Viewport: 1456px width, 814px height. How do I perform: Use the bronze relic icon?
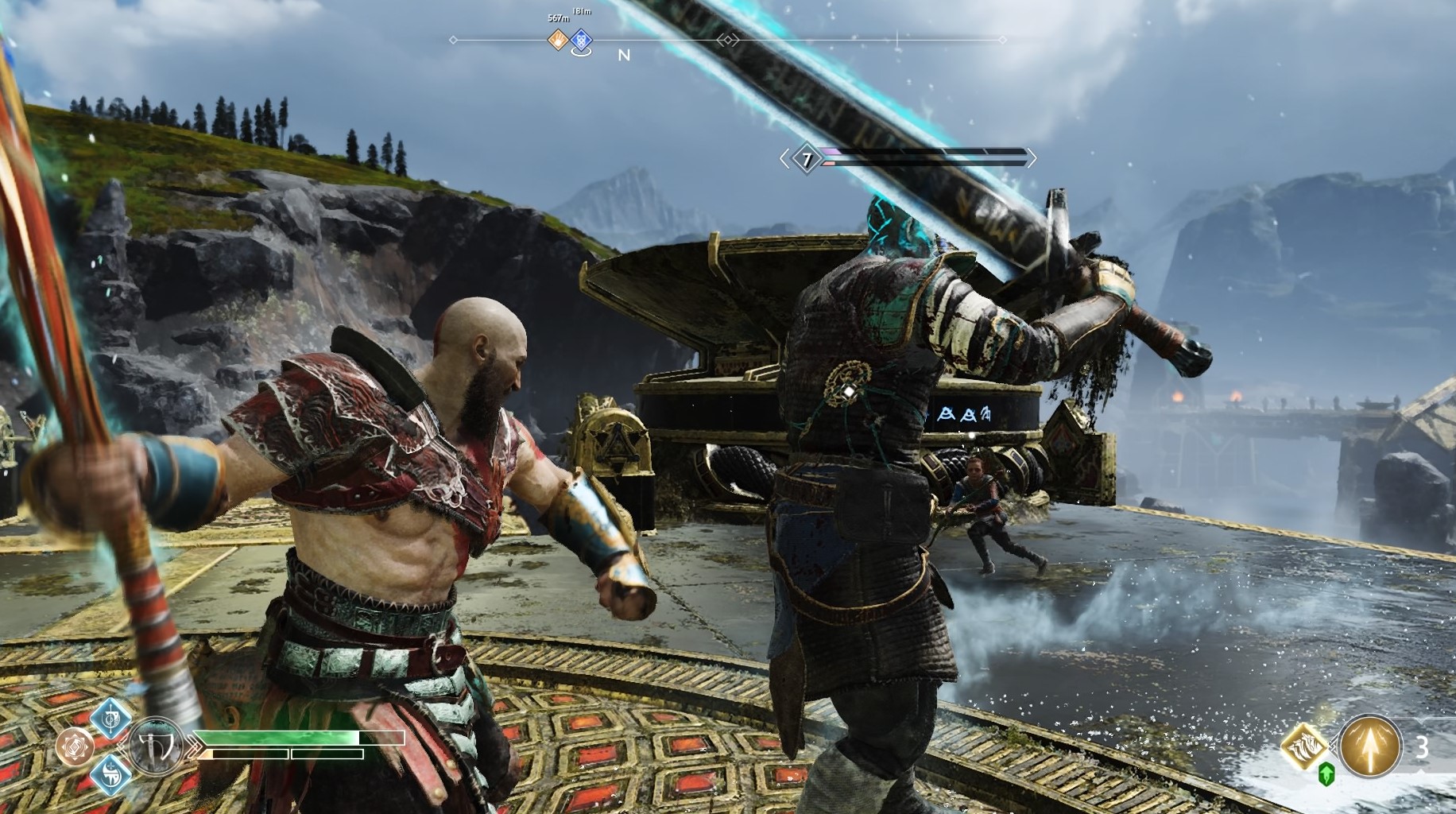click(x=74, y=747)
